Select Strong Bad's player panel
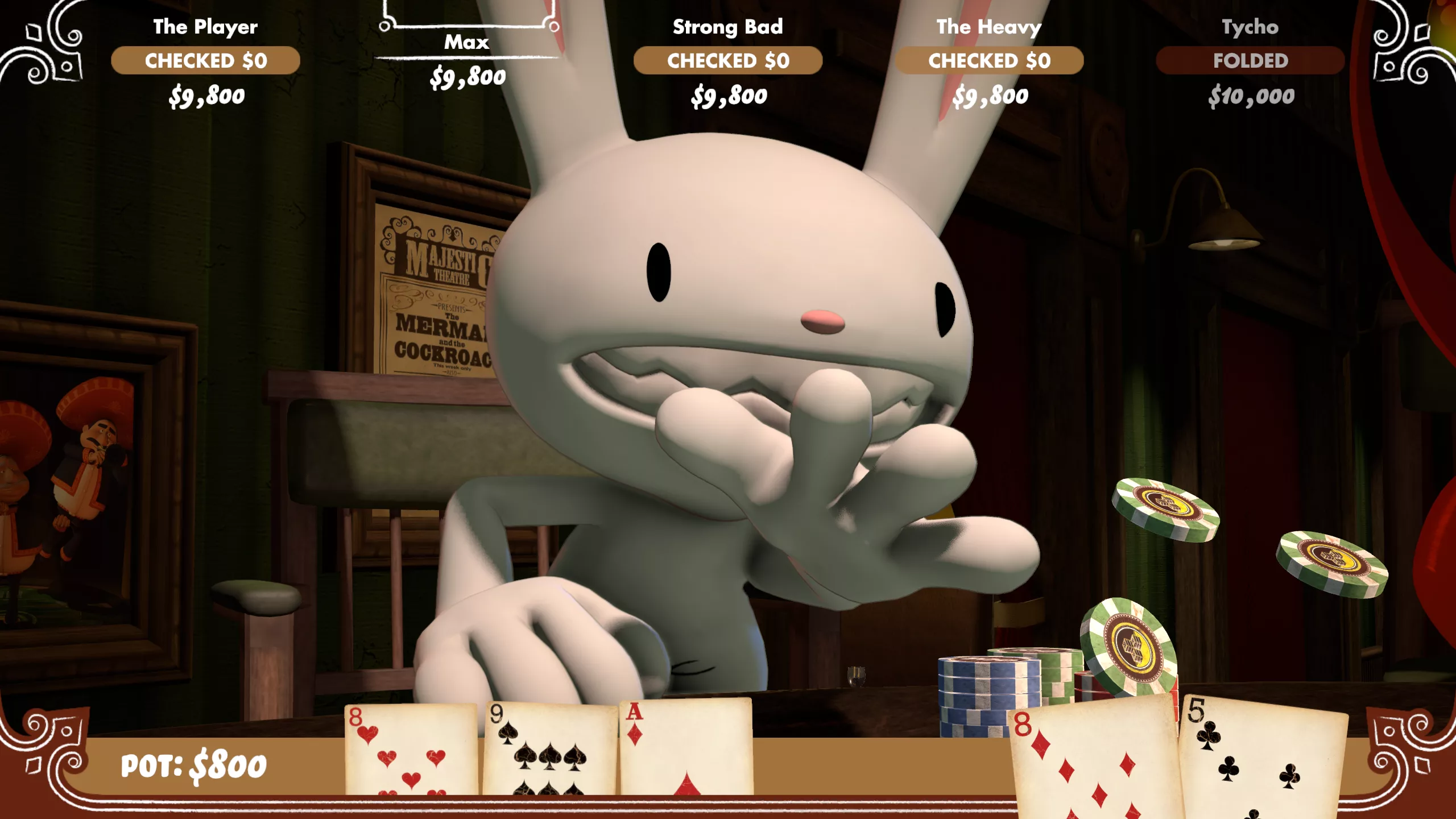This screenshot has height=819, width=1456. pos(728,61)
